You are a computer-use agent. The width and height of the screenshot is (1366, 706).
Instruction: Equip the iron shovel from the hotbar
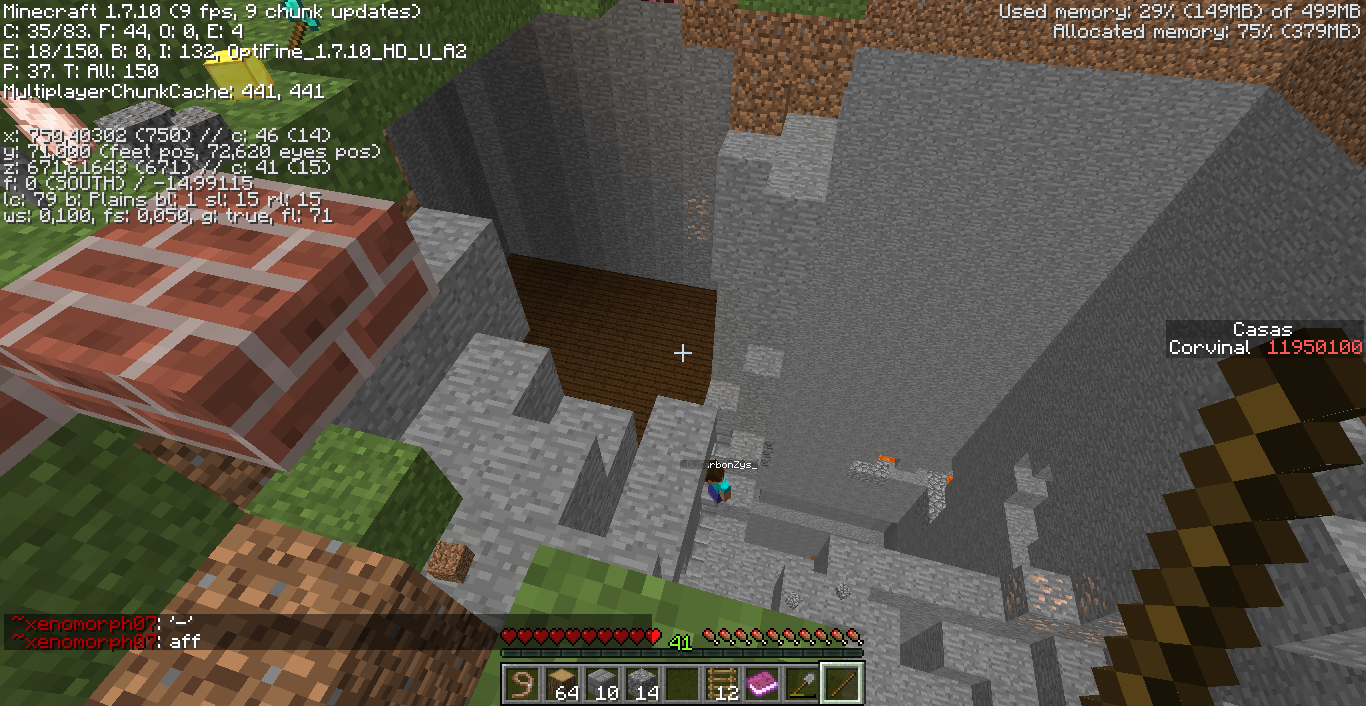point(802,684)
